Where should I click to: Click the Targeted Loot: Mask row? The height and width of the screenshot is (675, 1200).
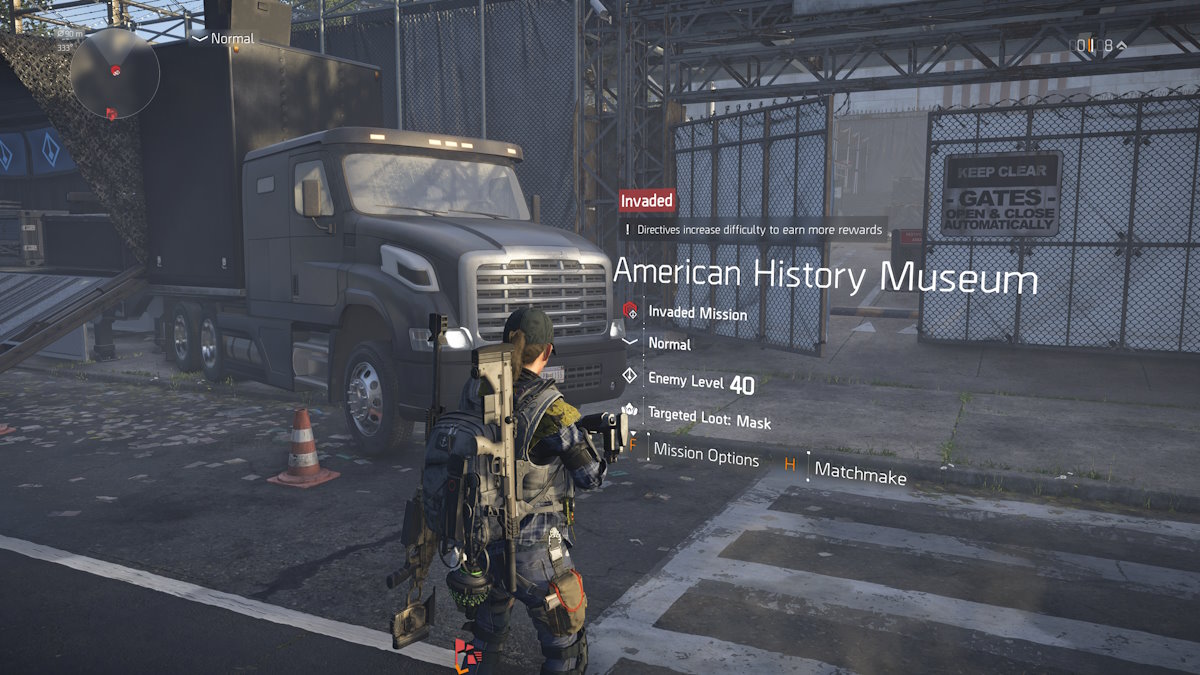[709, 416]
